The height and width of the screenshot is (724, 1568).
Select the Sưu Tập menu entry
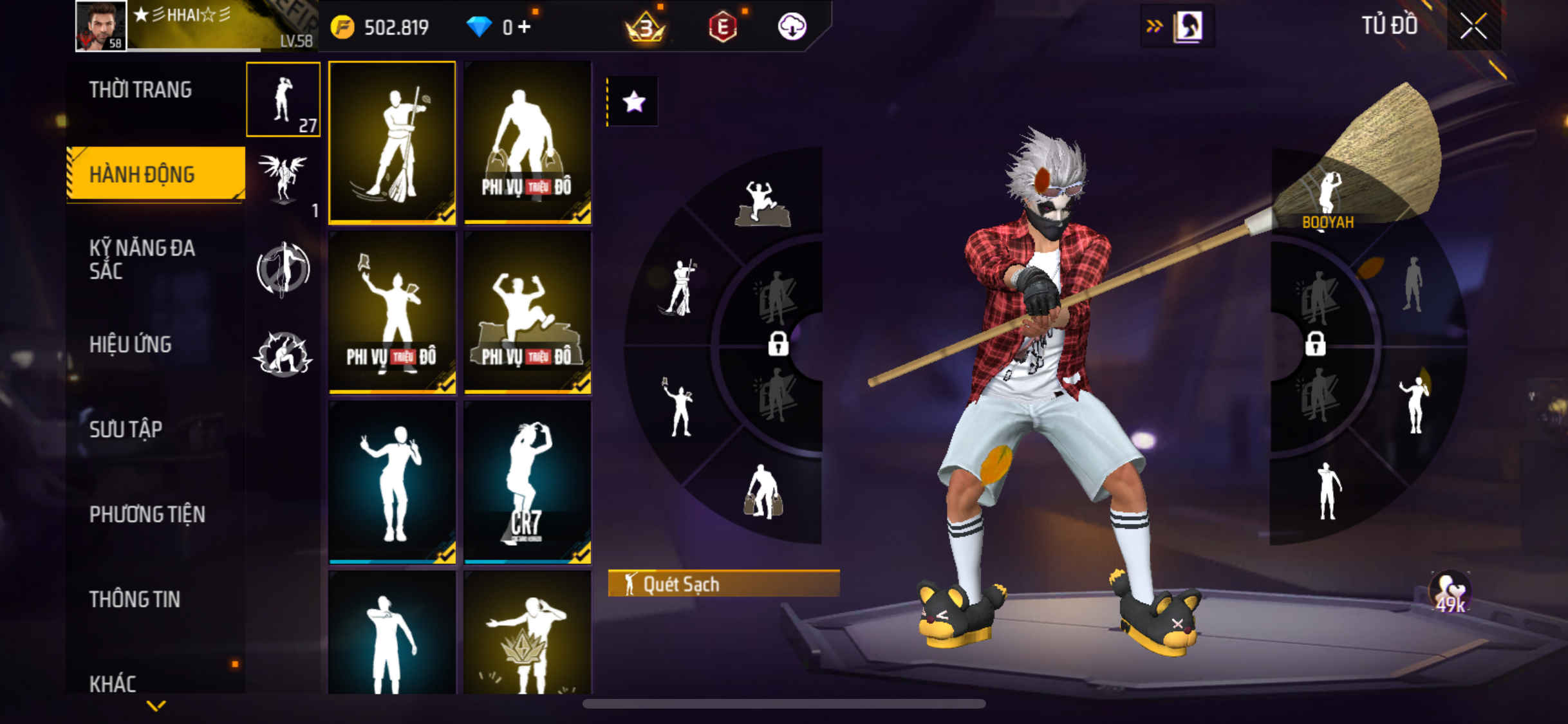pos(126,429)
